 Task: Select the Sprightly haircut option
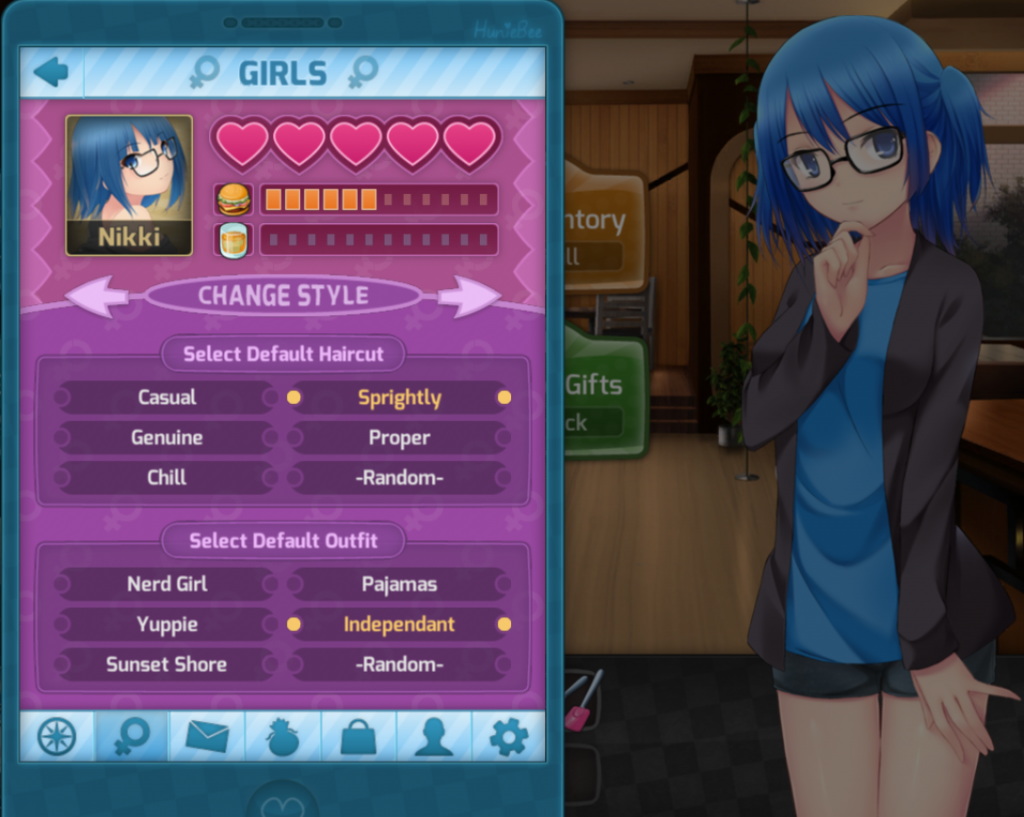tap(399, 397)
